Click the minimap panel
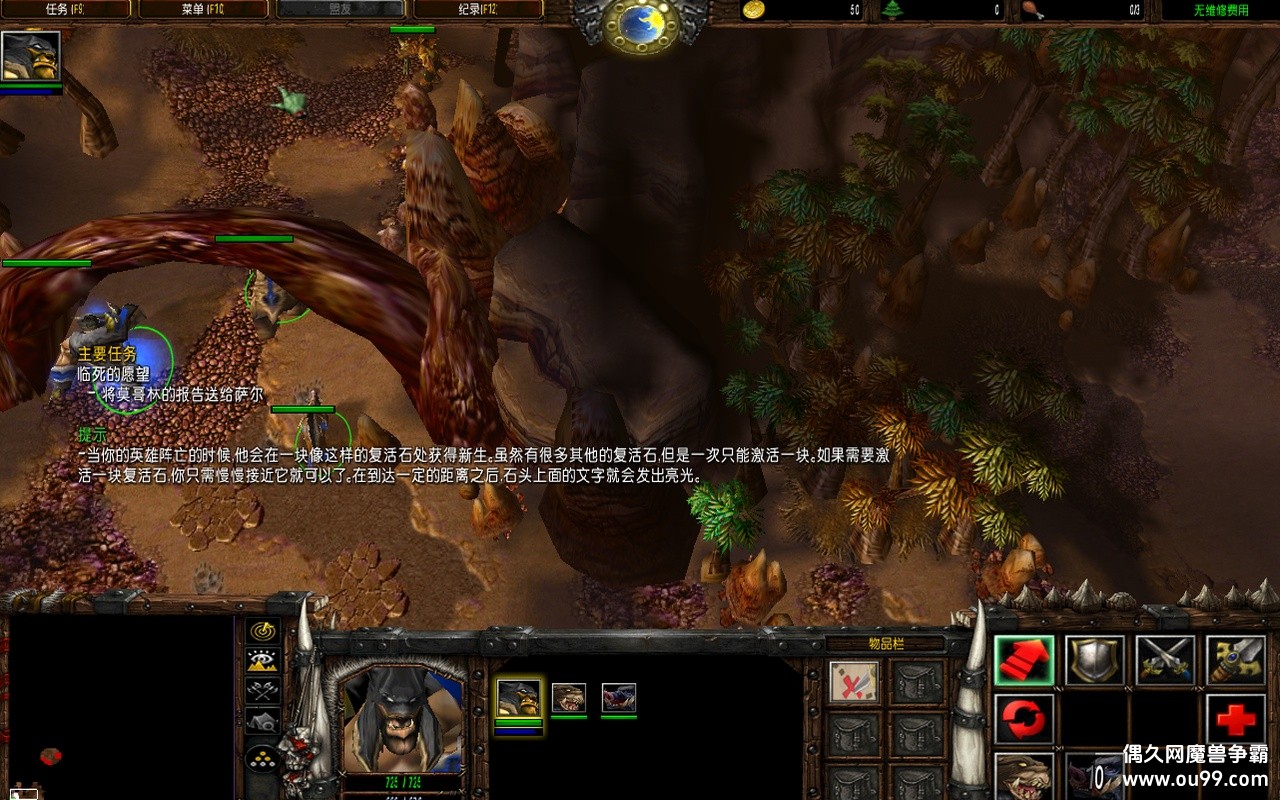Image resolution: width=1280 pixels, height=800 pixels. point(120,705)
